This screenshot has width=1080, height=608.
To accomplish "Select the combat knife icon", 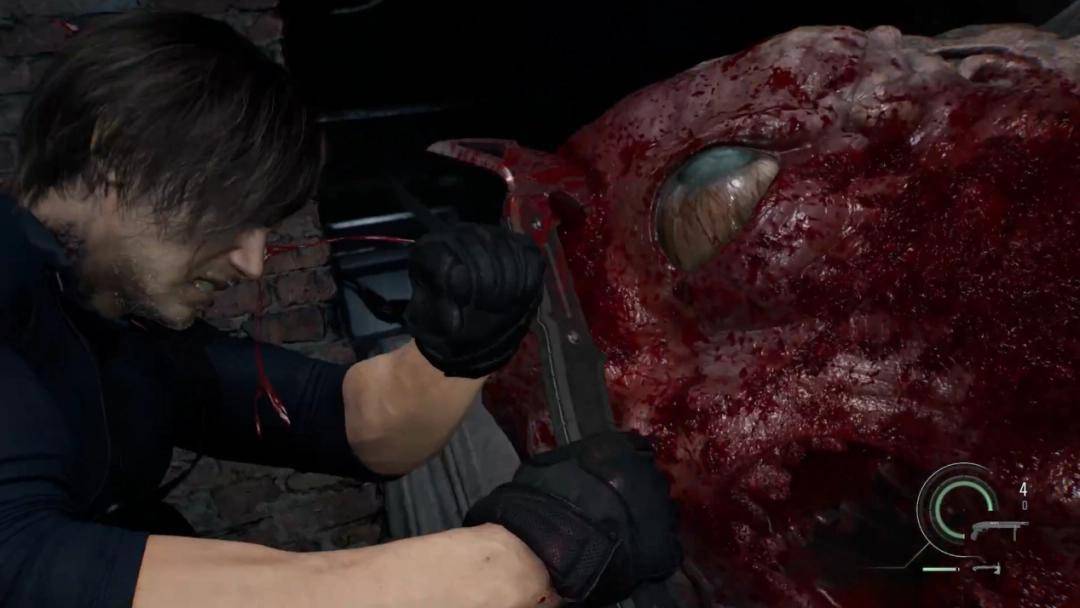I will pos(987,568).
